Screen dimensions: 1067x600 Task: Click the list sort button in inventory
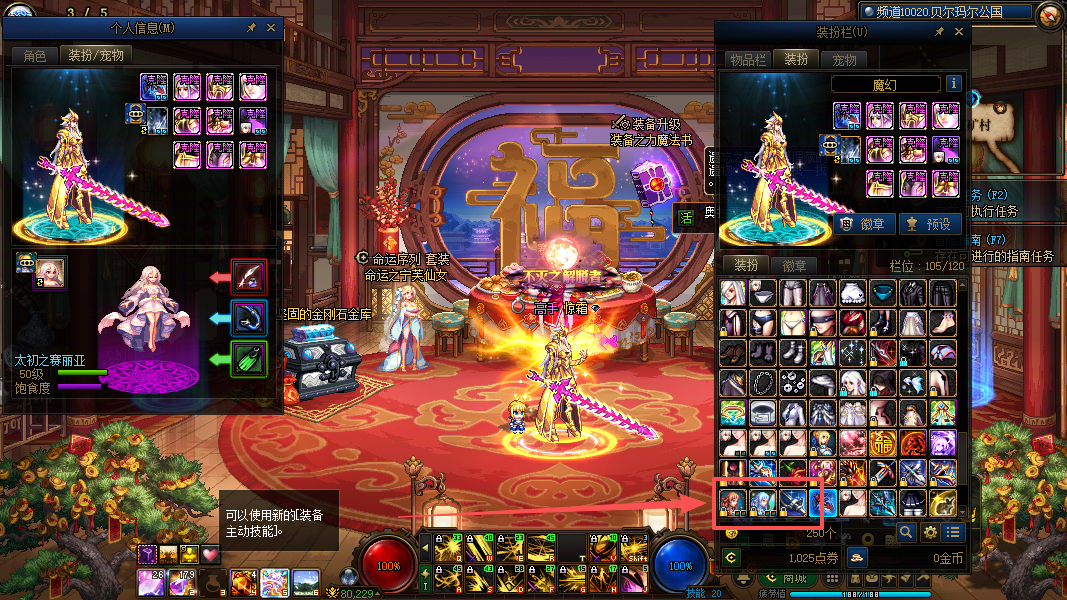[x=954, y=532]
